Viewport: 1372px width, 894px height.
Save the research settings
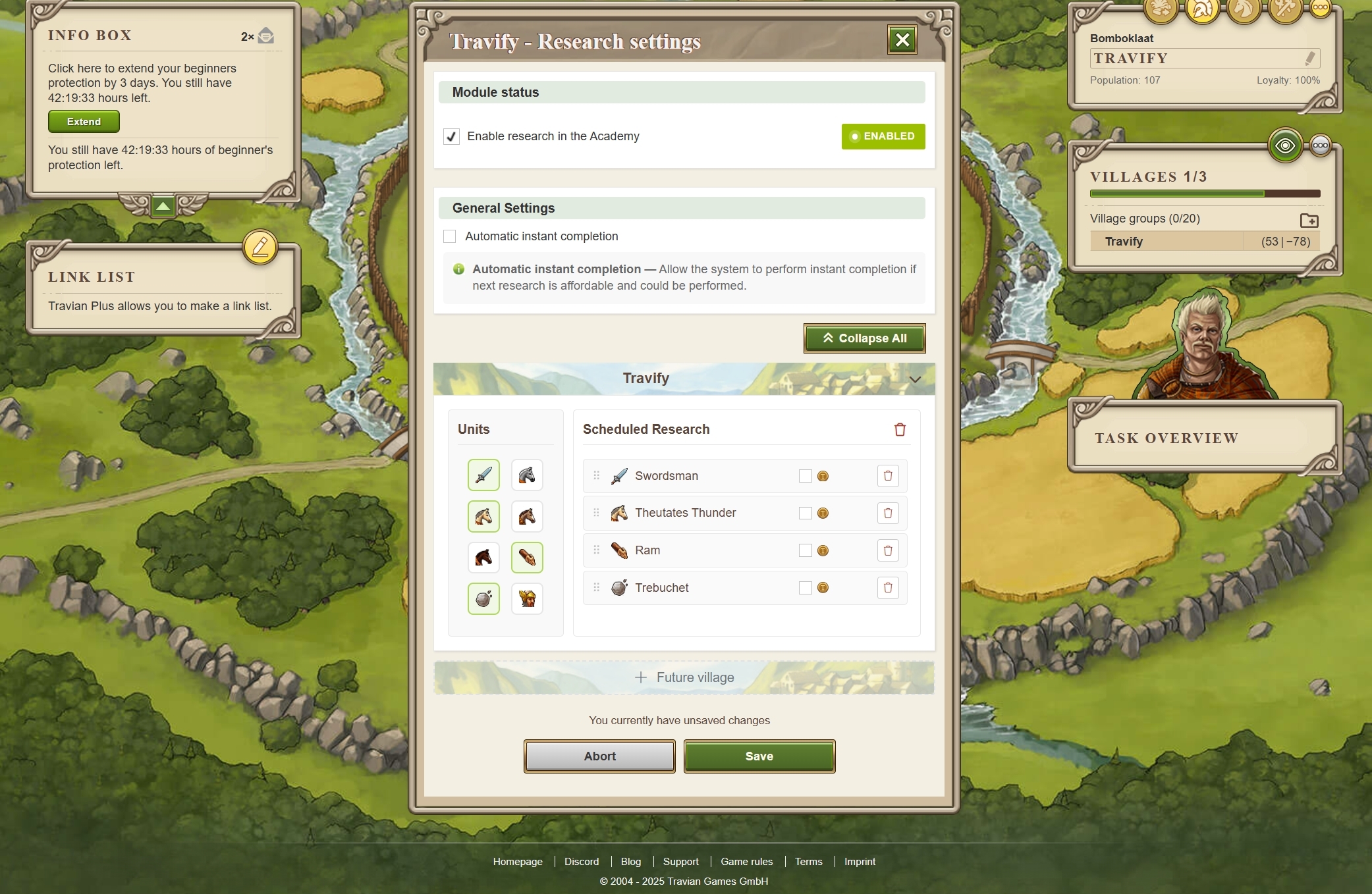759,756
